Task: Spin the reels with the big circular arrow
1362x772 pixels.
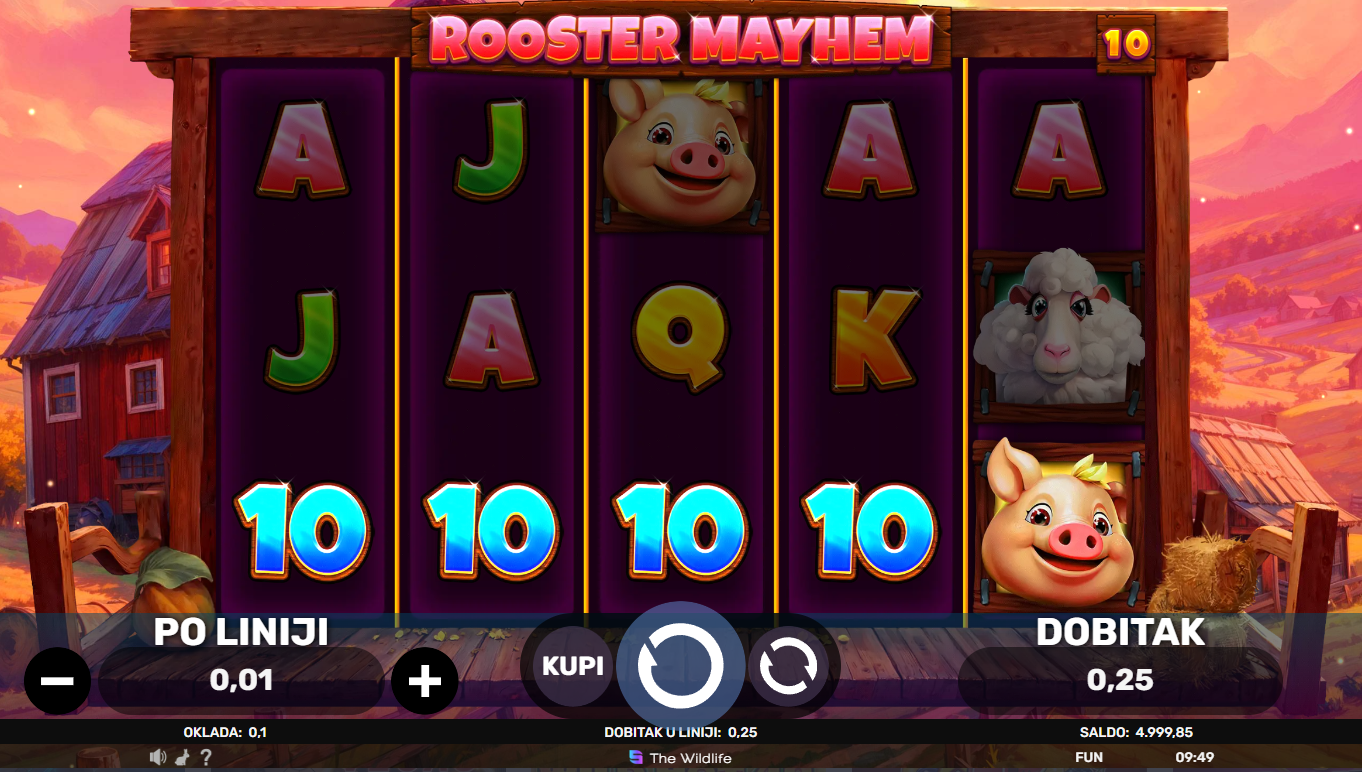Action: [x=680, y=666]
